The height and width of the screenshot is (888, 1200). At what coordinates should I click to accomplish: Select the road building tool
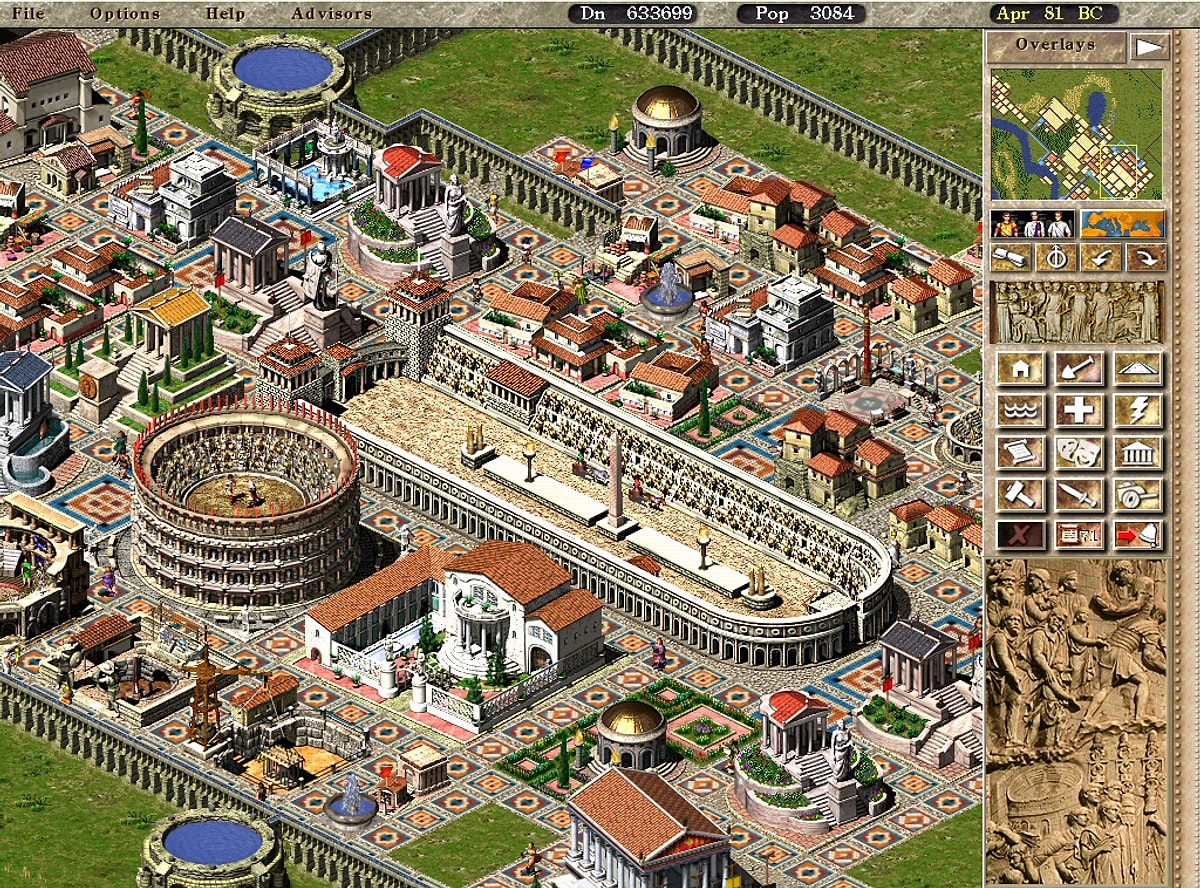point(1138,369)
